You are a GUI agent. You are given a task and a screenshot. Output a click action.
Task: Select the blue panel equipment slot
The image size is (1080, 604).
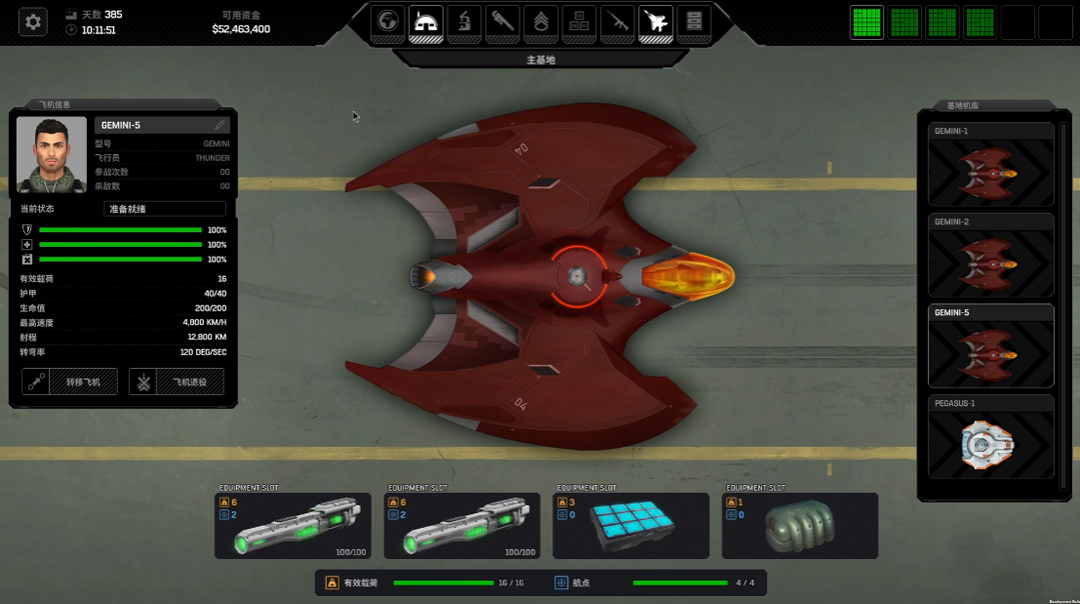click(x=631, y=525)
